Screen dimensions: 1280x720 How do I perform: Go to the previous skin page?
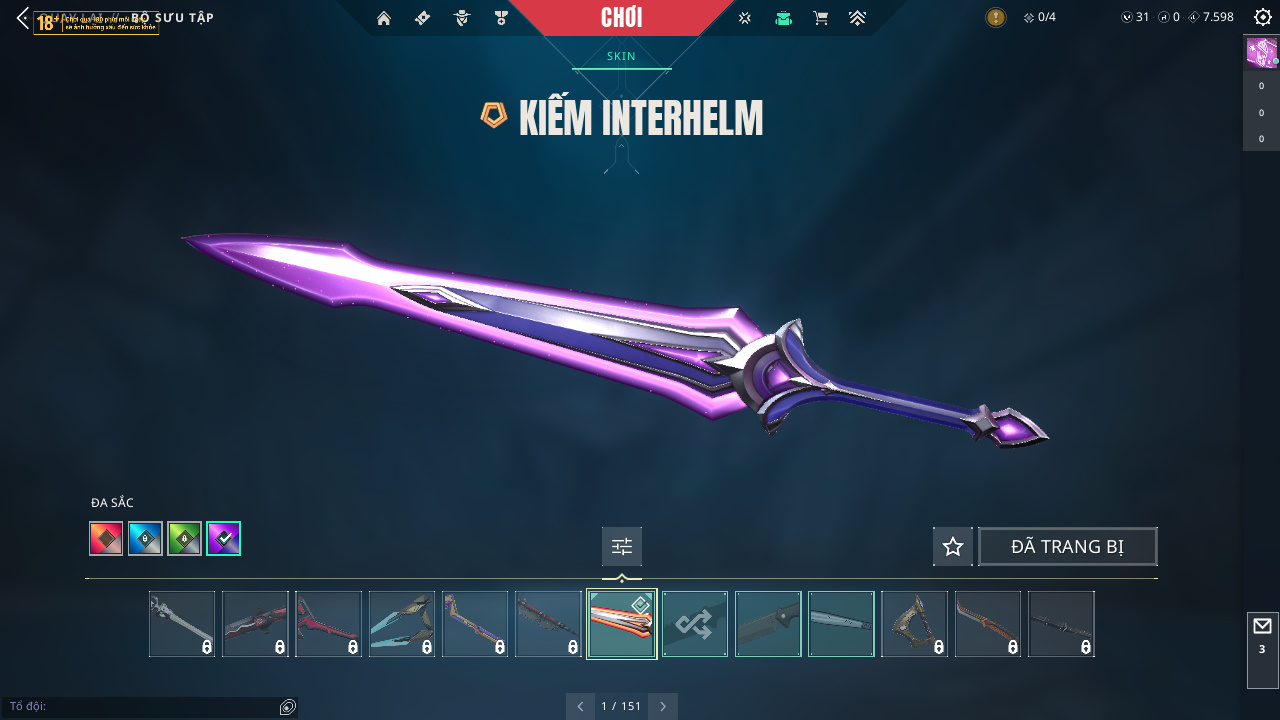click(x=581, y=706)
